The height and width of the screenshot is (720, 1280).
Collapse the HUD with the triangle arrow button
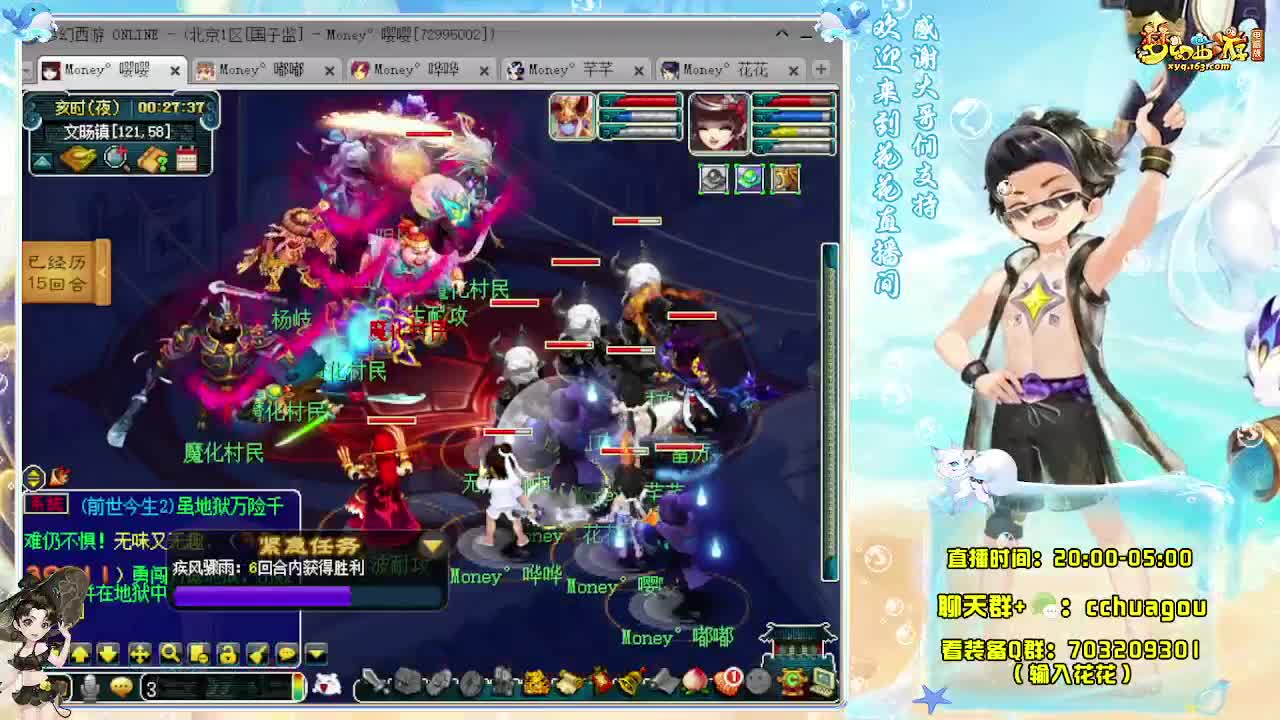coord(43,159)
